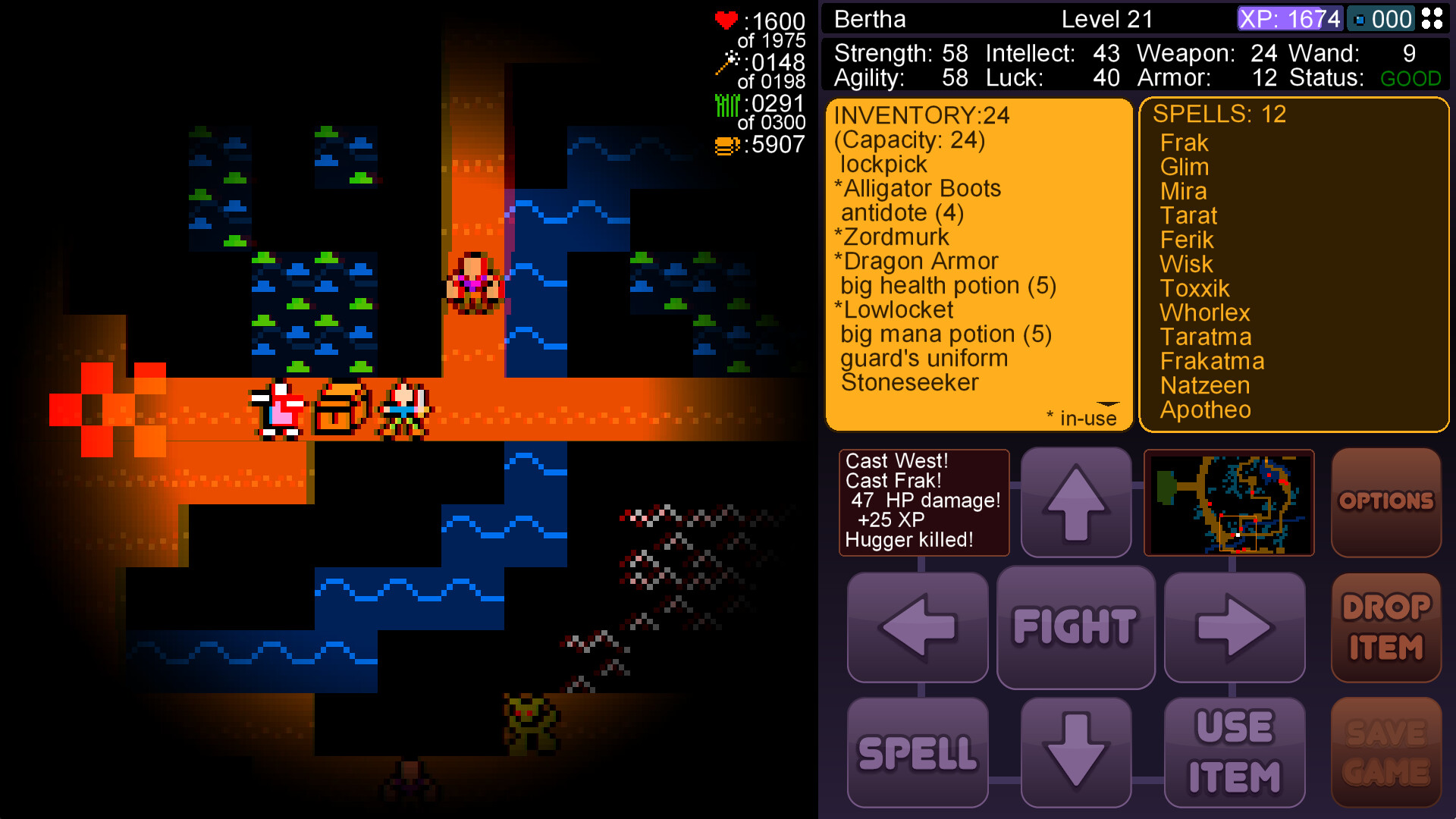
Task: Toggle the in-use Dragon Armor
Action: (915, 261)
